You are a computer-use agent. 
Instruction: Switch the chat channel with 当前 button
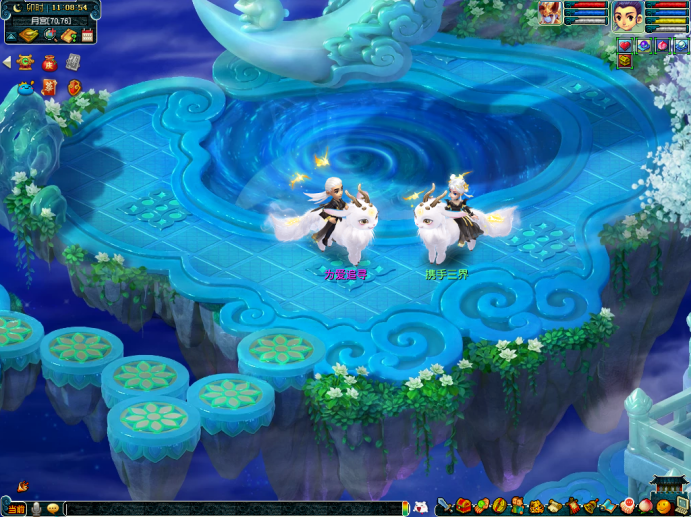click(18, 509)
